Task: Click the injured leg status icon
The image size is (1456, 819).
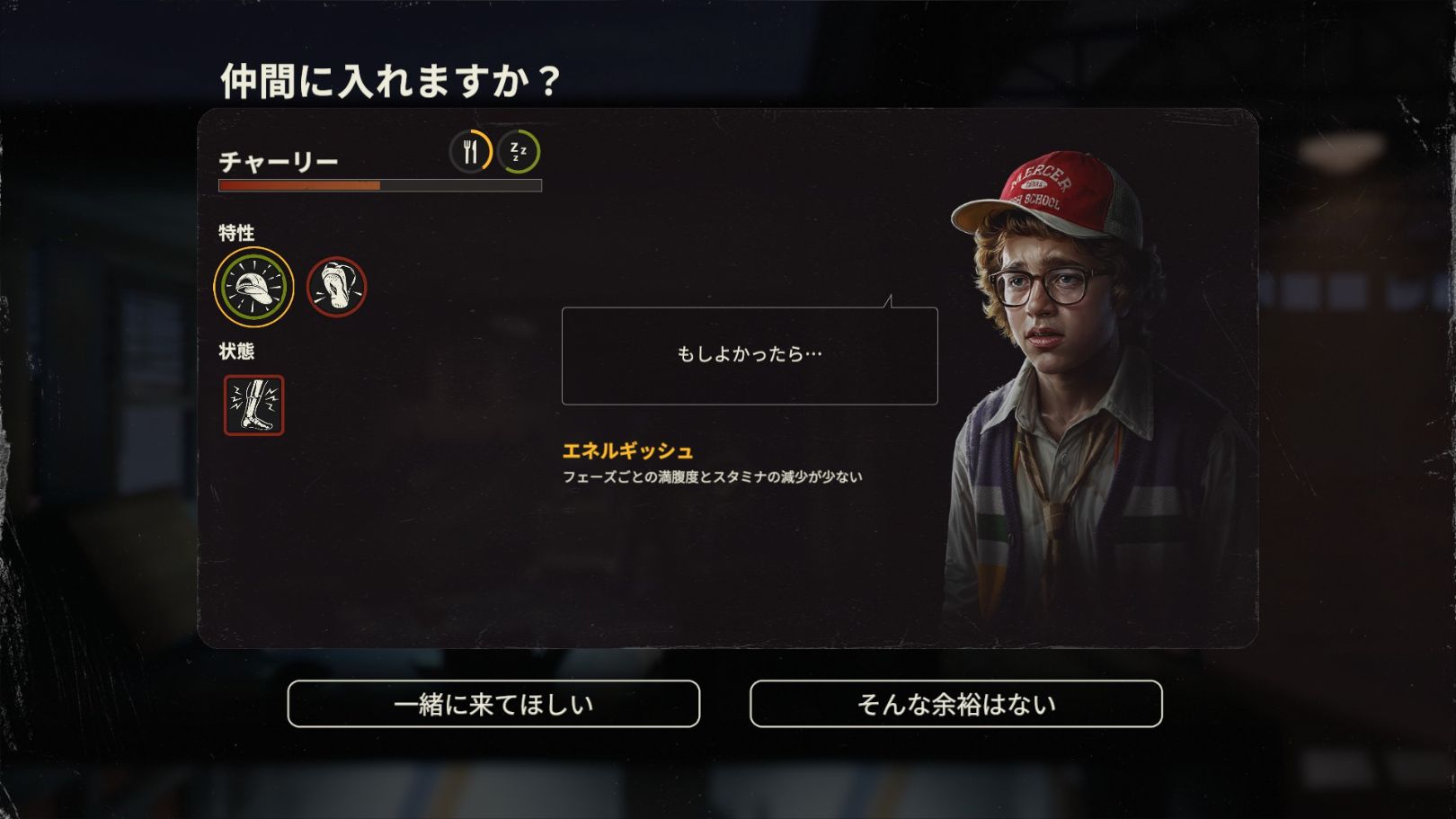Action: [x=253, y=405]
